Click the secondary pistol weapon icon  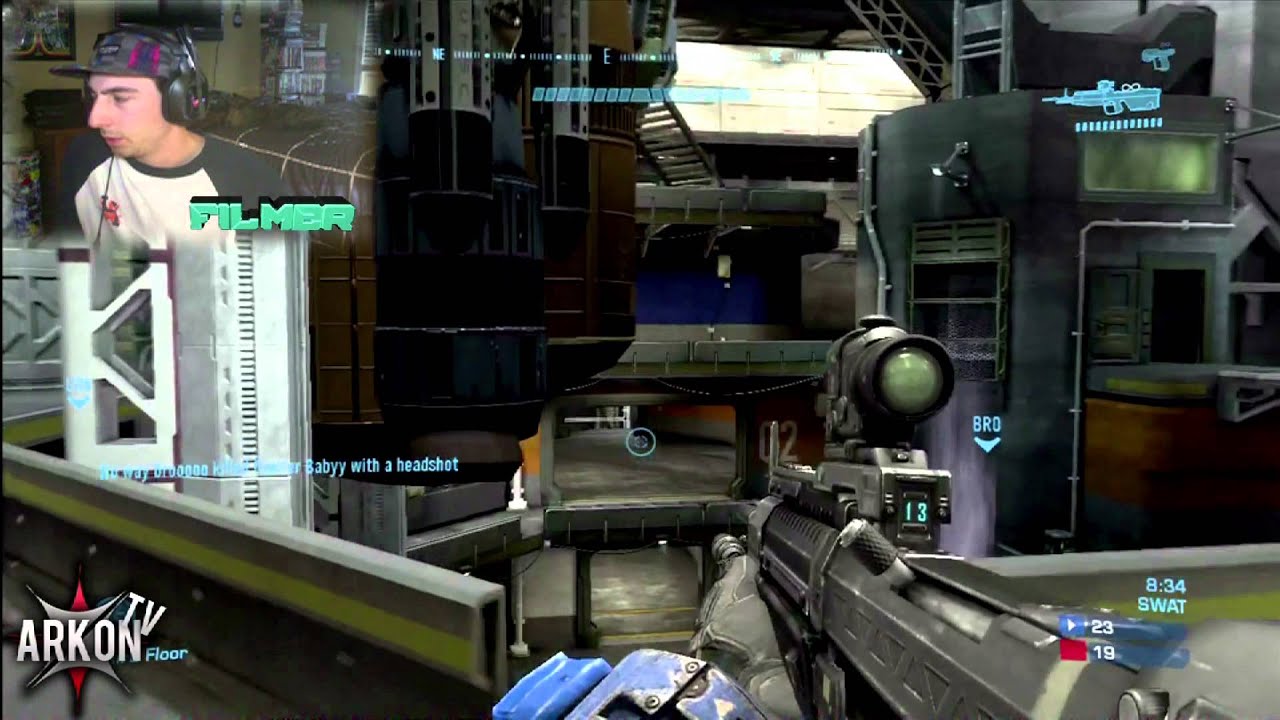coord(1158,56)
